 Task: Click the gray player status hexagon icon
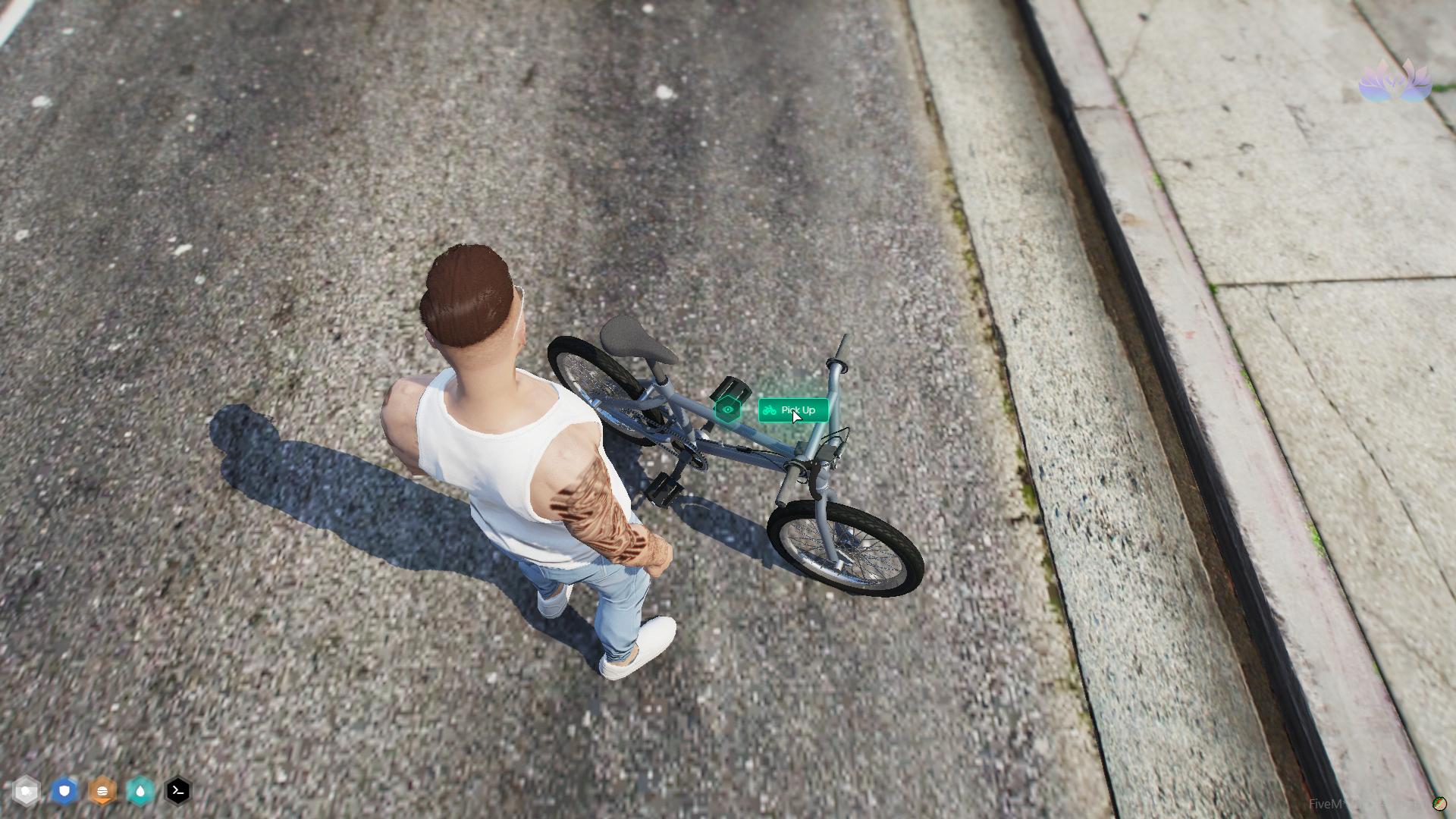27,791
